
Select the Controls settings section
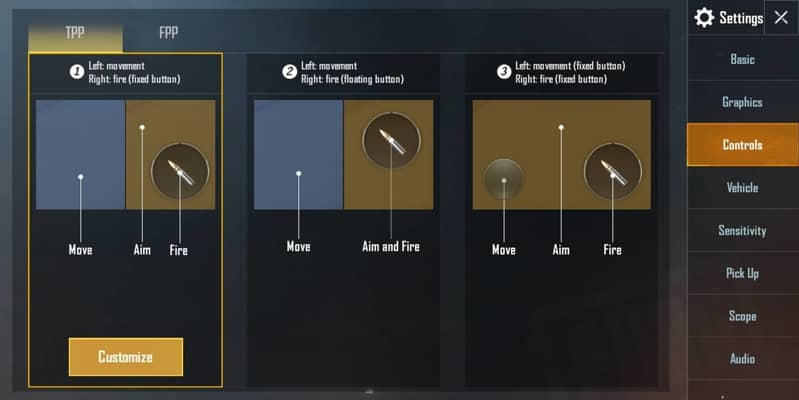742,145
